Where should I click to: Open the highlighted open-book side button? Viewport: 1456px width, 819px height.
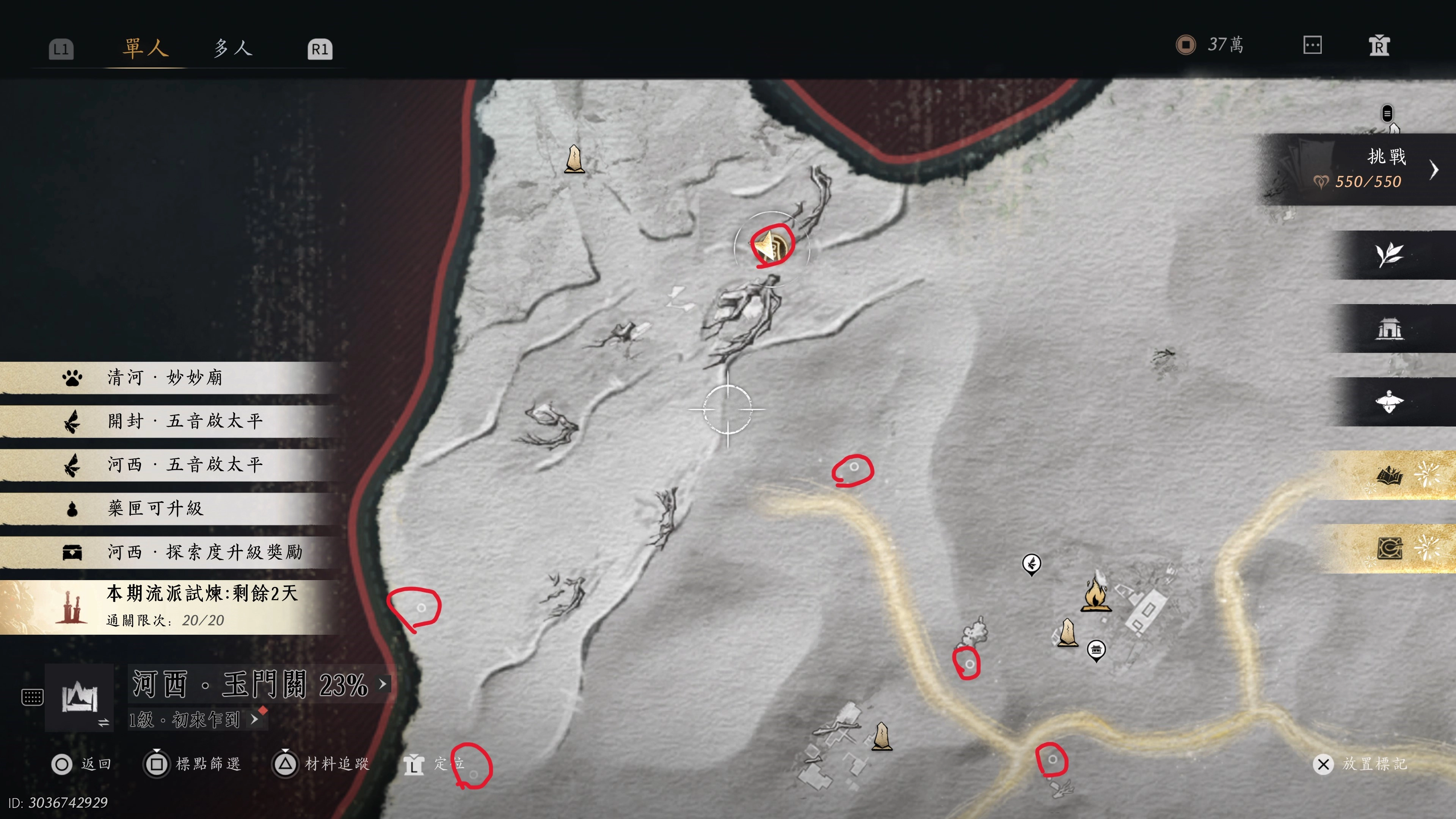pos(1390,475)
